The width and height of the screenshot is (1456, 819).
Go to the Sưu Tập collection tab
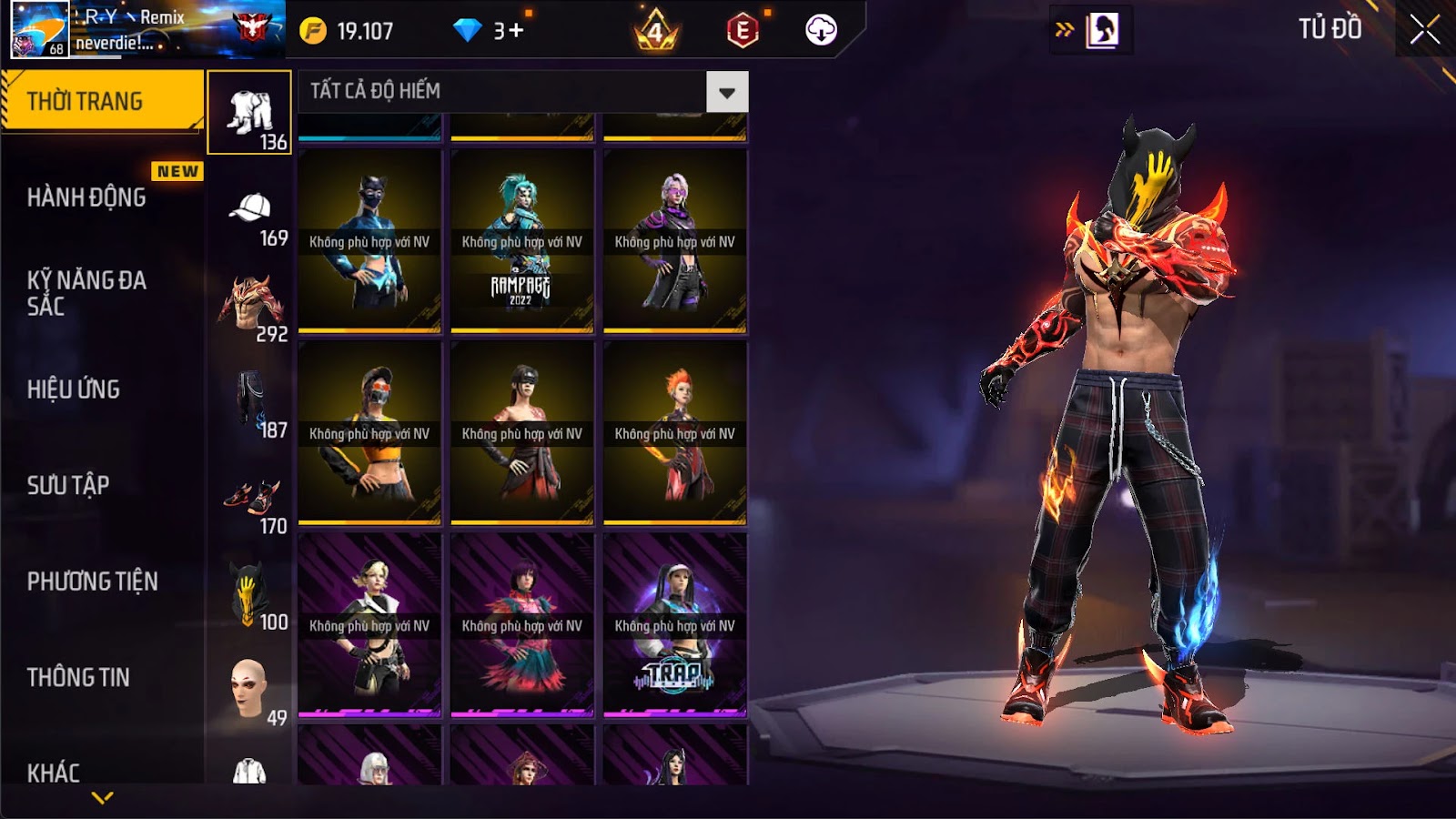click(68, 485)
